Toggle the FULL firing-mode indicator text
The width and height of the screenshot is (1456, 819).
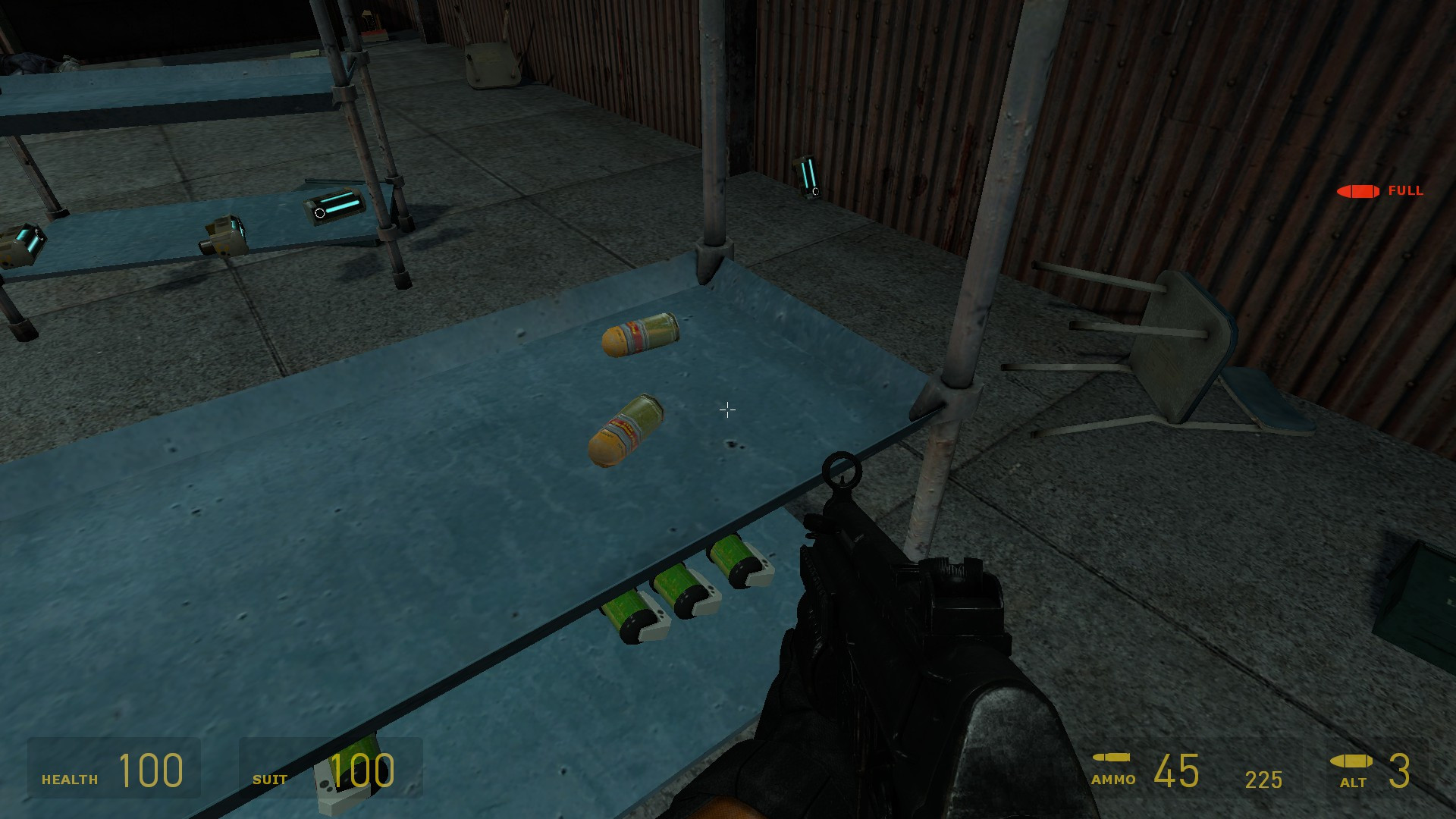[x=1405, y=192]
